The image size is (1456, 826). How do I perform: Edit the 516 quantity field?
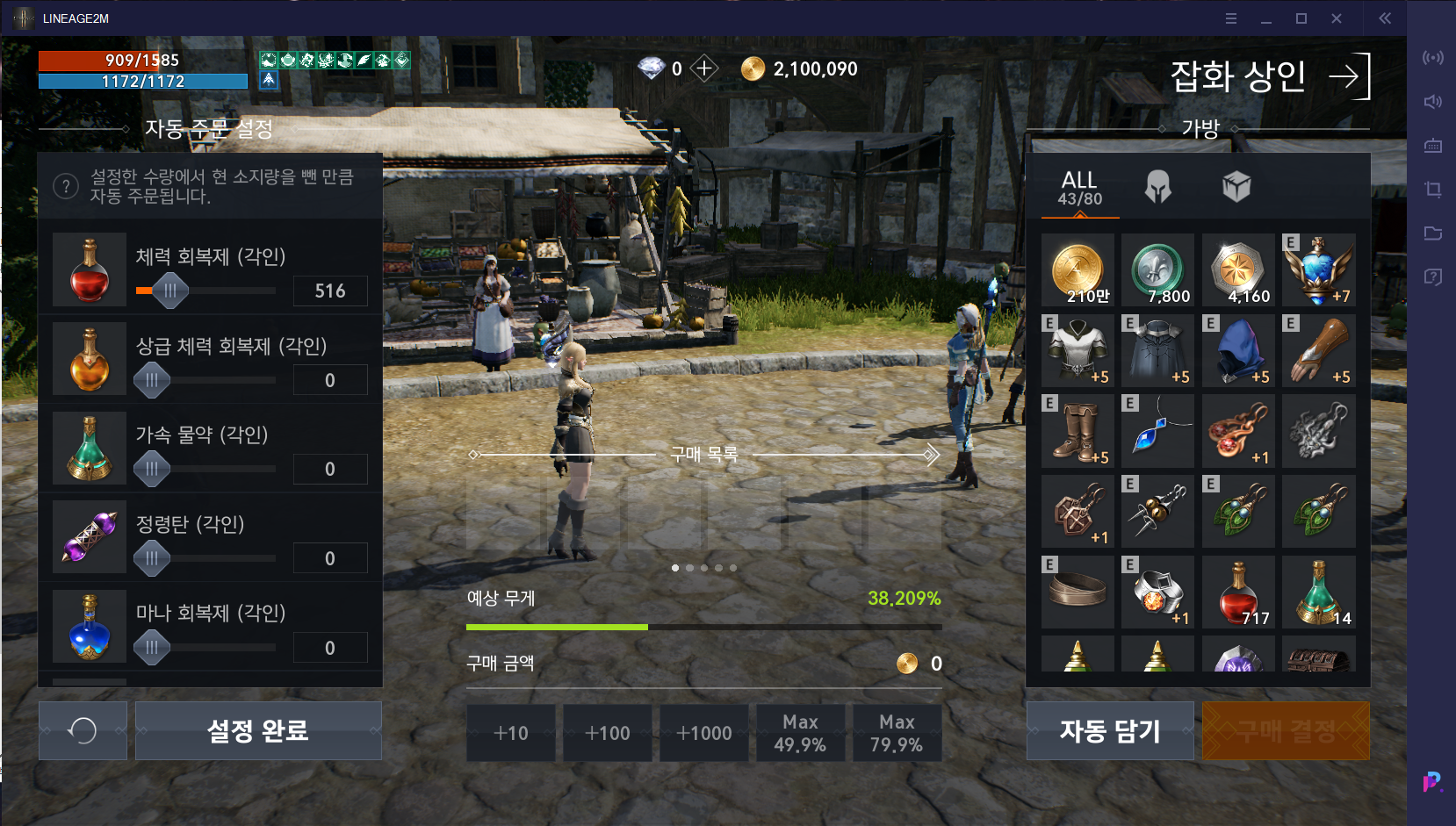pyautogui.click(x=330, y=291)
